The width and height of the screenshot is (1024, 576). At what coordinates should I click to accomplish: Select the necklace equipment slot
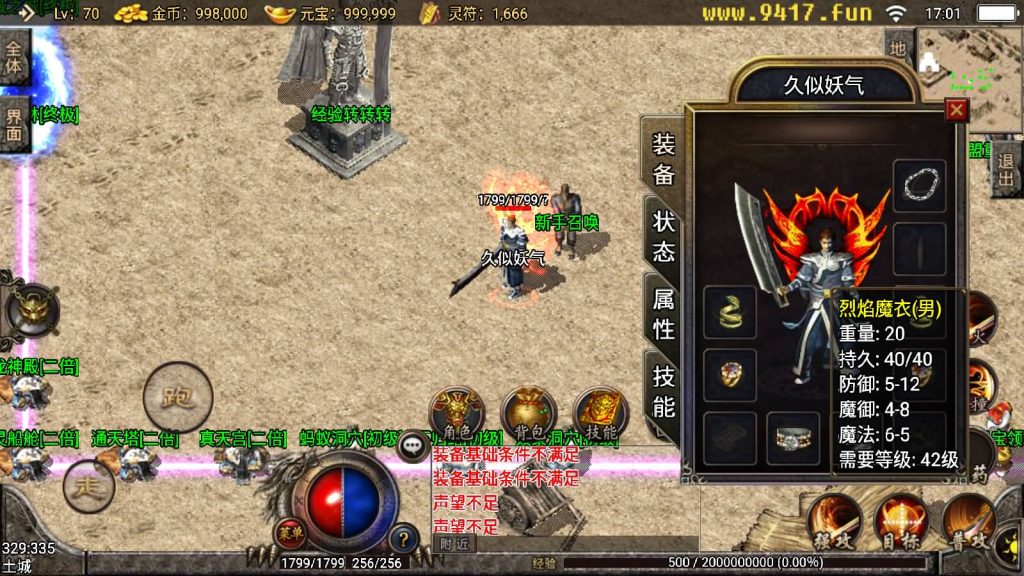pyautogui.click(x=919, y=185)
